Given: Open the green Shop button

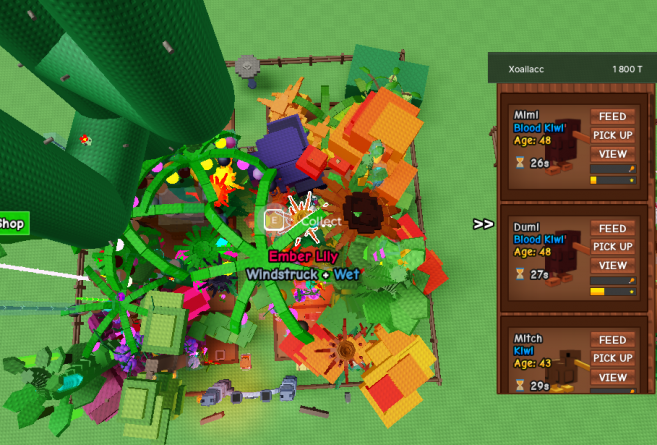Looking at the screenshot, I should coord(13,223).
